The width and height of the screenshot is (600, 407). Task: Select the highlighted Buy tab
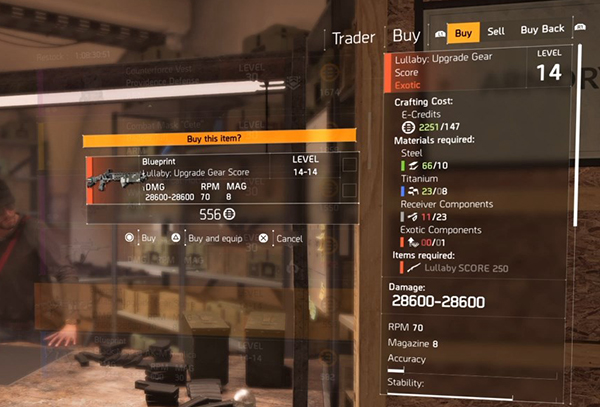click(463, 32)
